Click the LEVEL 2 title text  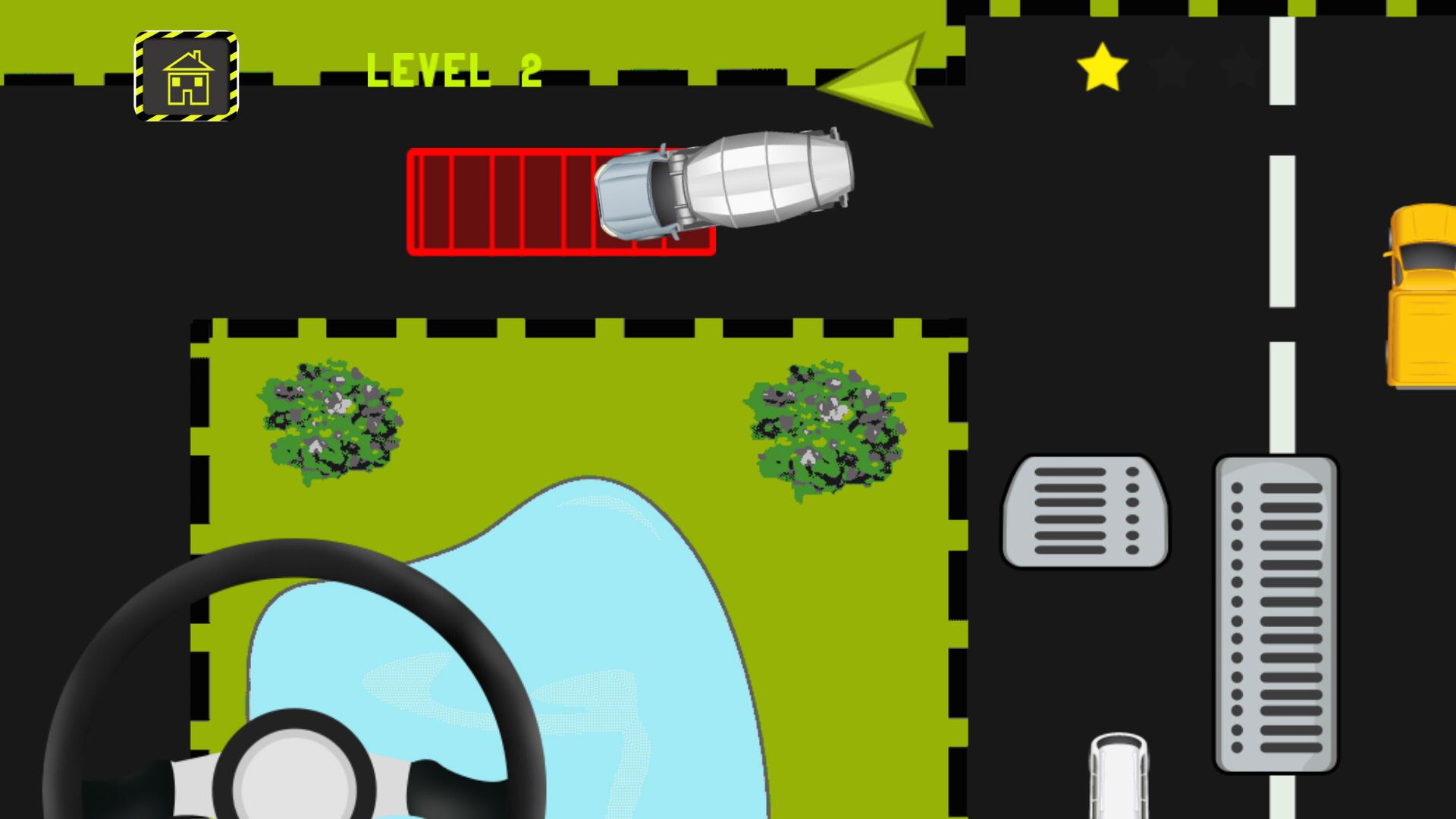(453, 68)
